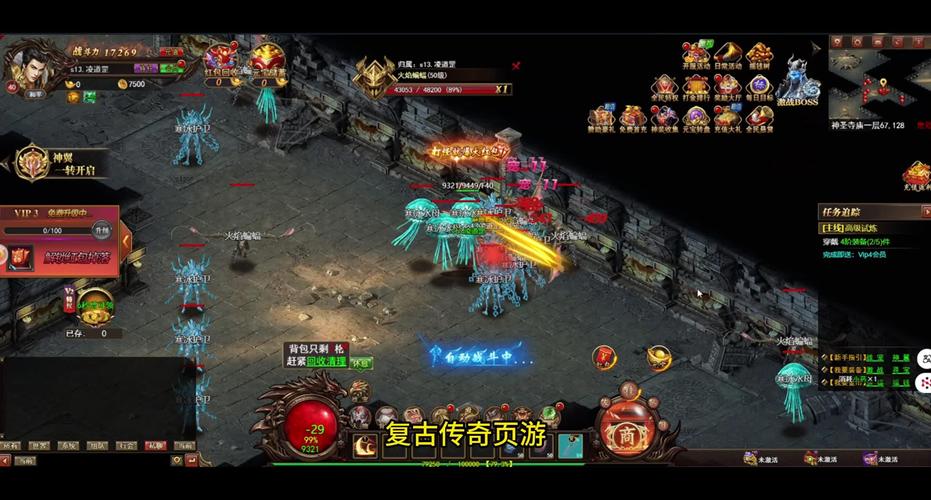Open 赞助豪礼 sponsor gift icon
931x500 pixels.
pyautogui.click(x=601, y=119)
